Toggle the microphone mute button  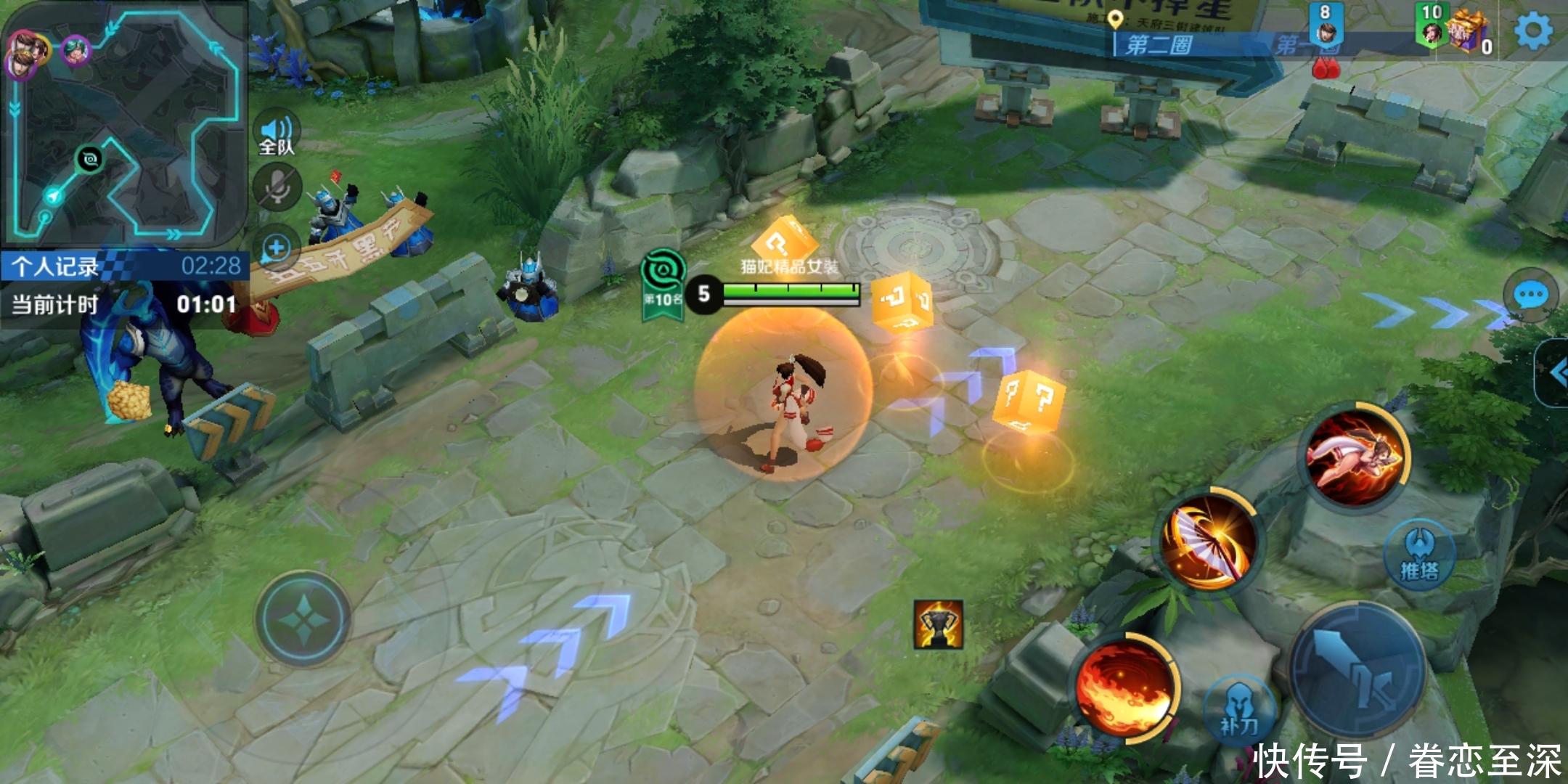click(x=277, y=187)
